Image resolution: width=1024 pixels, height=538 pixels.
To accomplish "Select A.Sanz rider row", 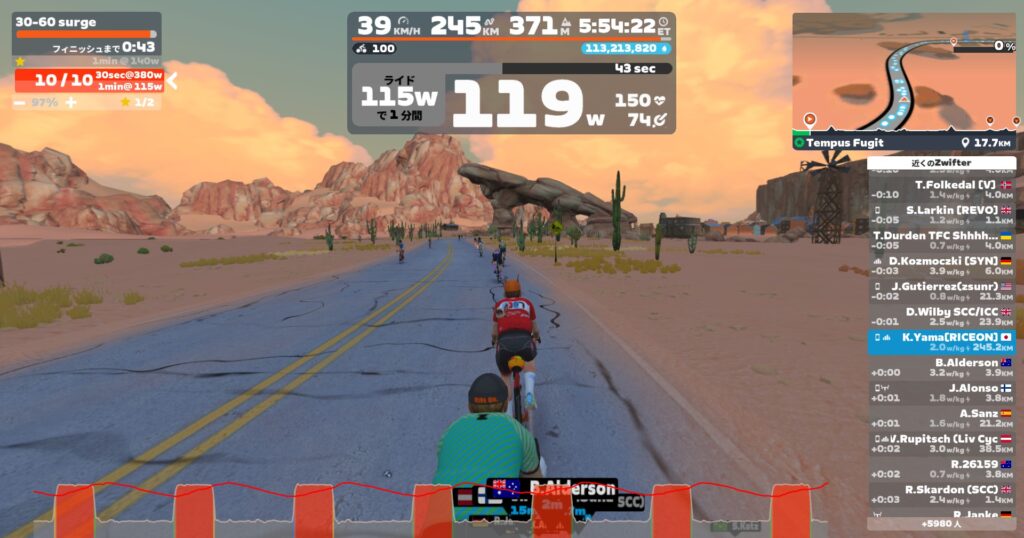I will click(x=941, y=417).
